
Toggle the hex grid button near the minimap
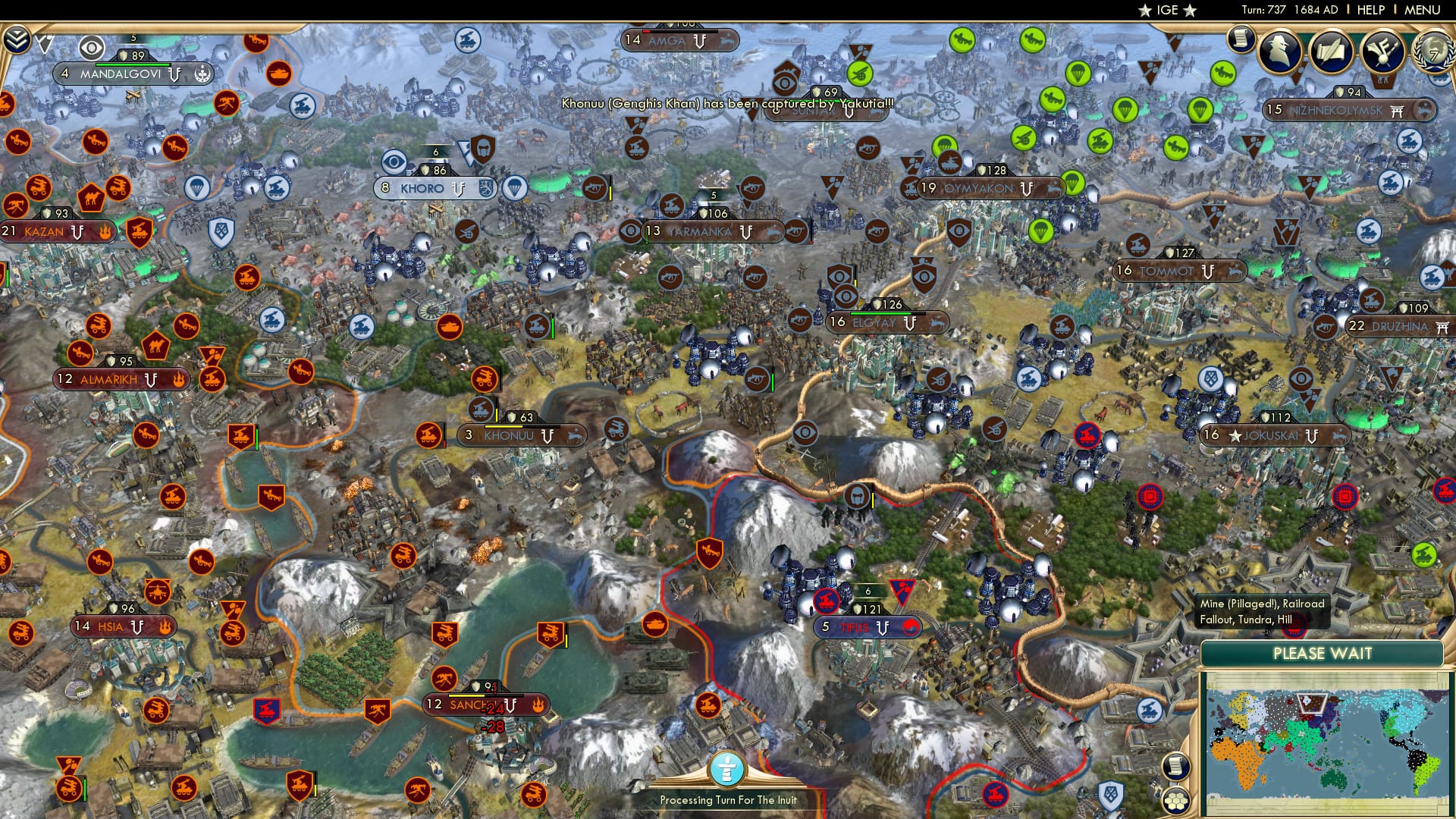1176,800
